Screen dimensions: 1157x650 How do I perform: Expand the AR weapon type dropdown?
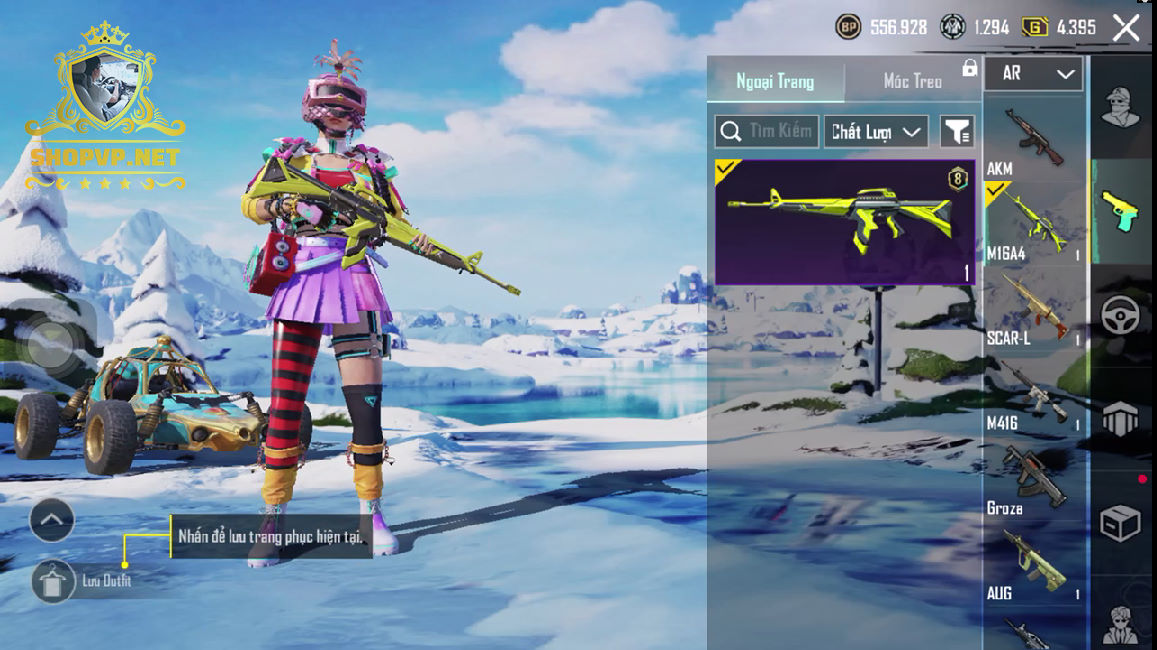coord(1034,74)
